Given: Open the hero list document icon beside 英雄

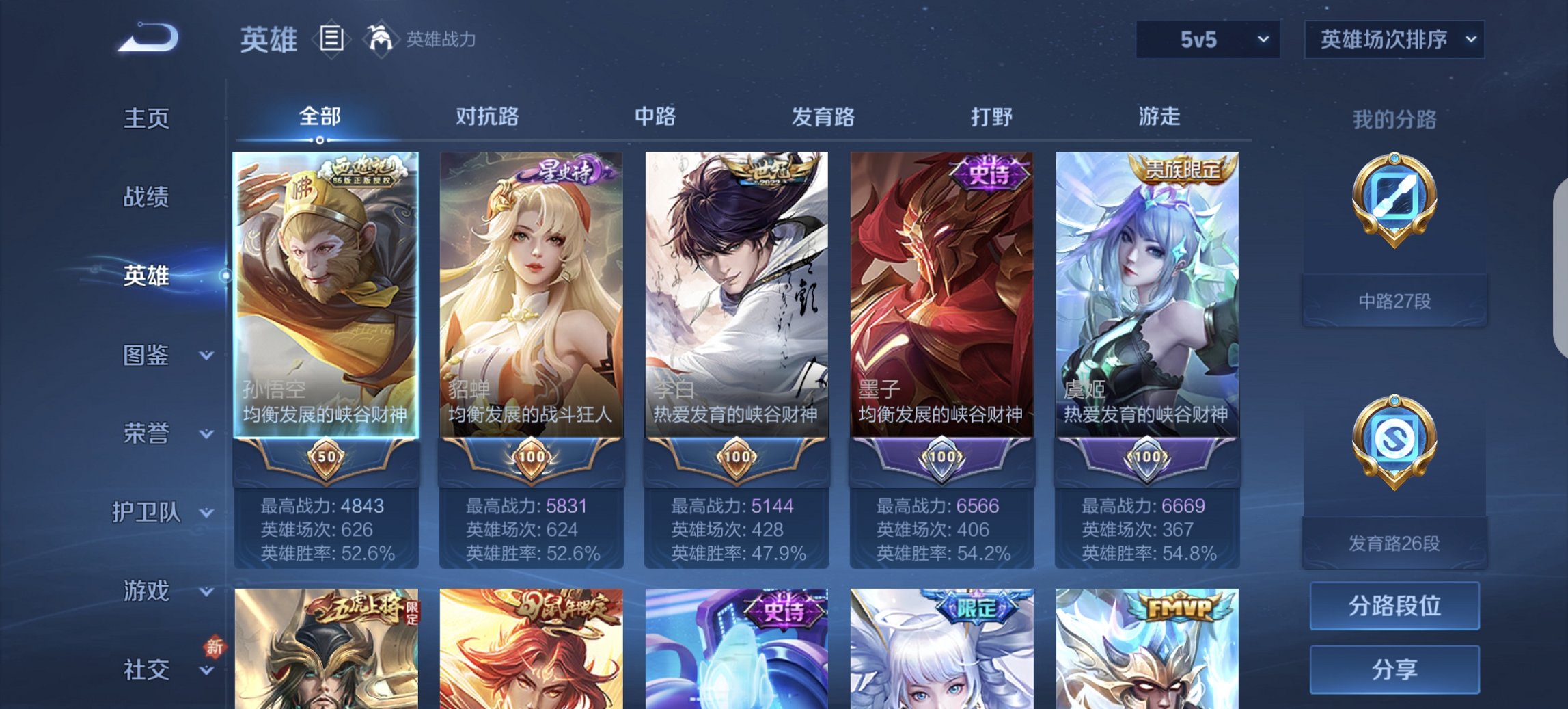Looking at the screenshot, I should coord(331,40).
